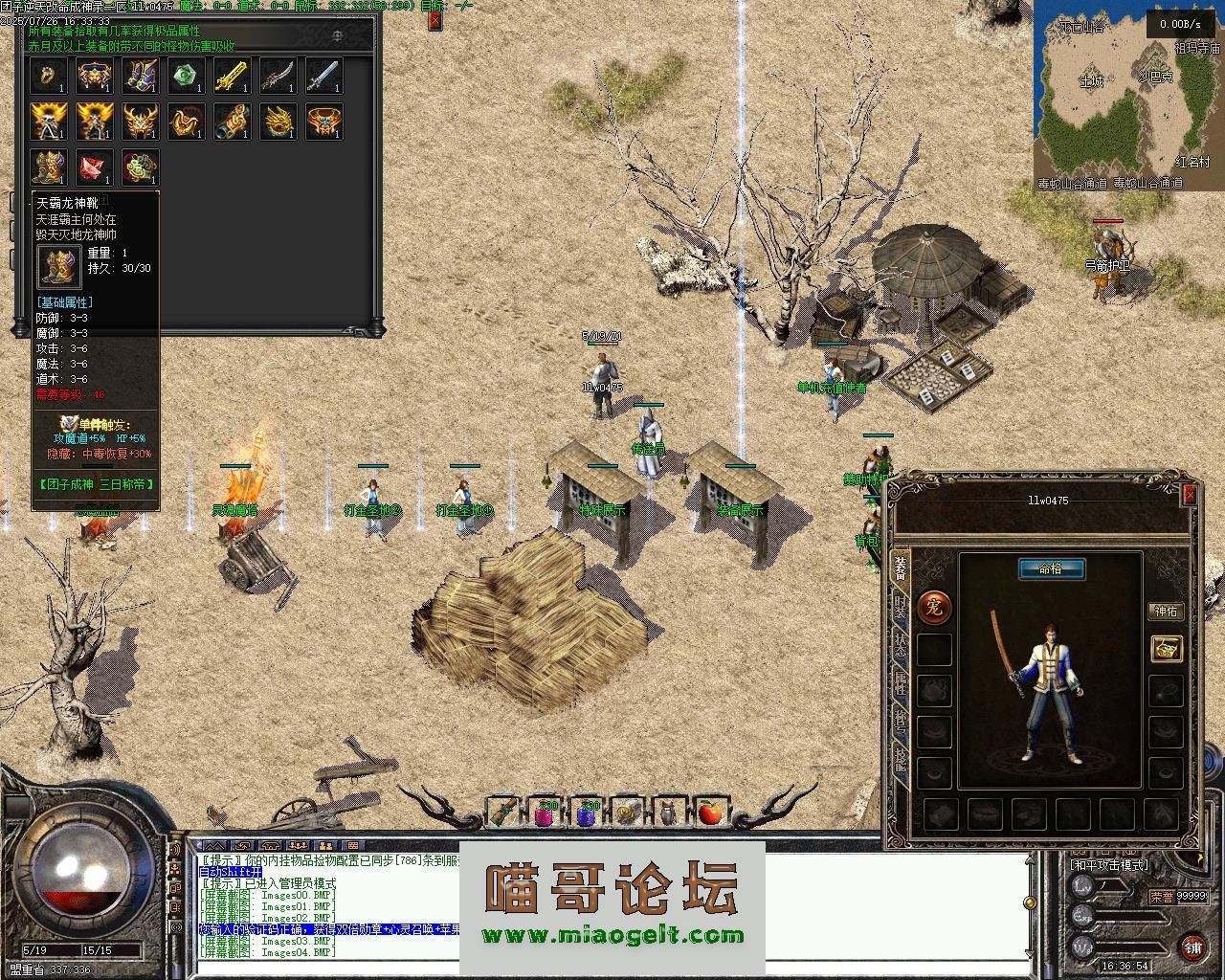
Task: Close the character equipment panel
Action: pos(1190,495)
